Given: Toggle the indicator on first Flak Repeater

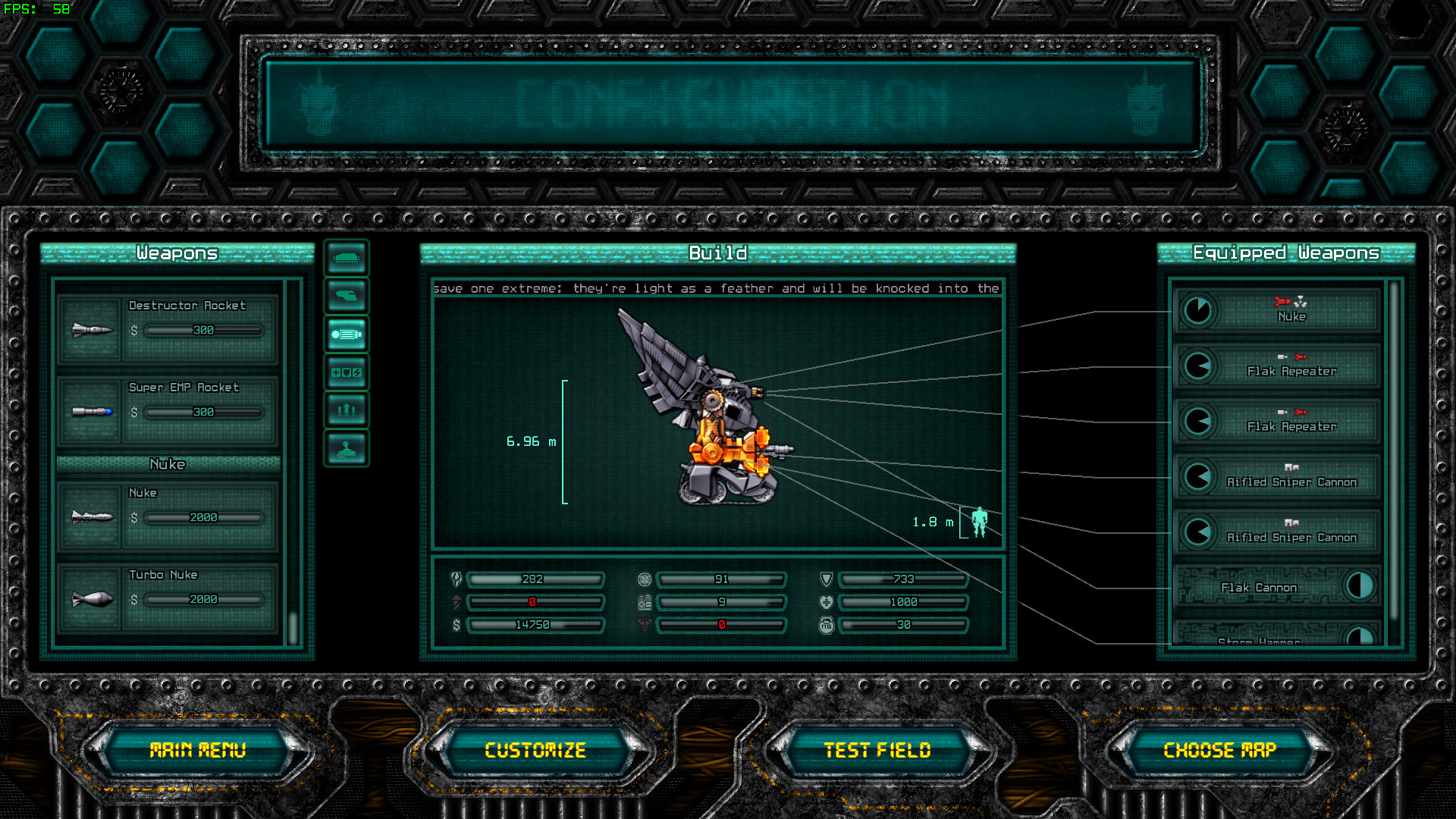Looking at the screenshot, I should click(x=1198, y=366).
